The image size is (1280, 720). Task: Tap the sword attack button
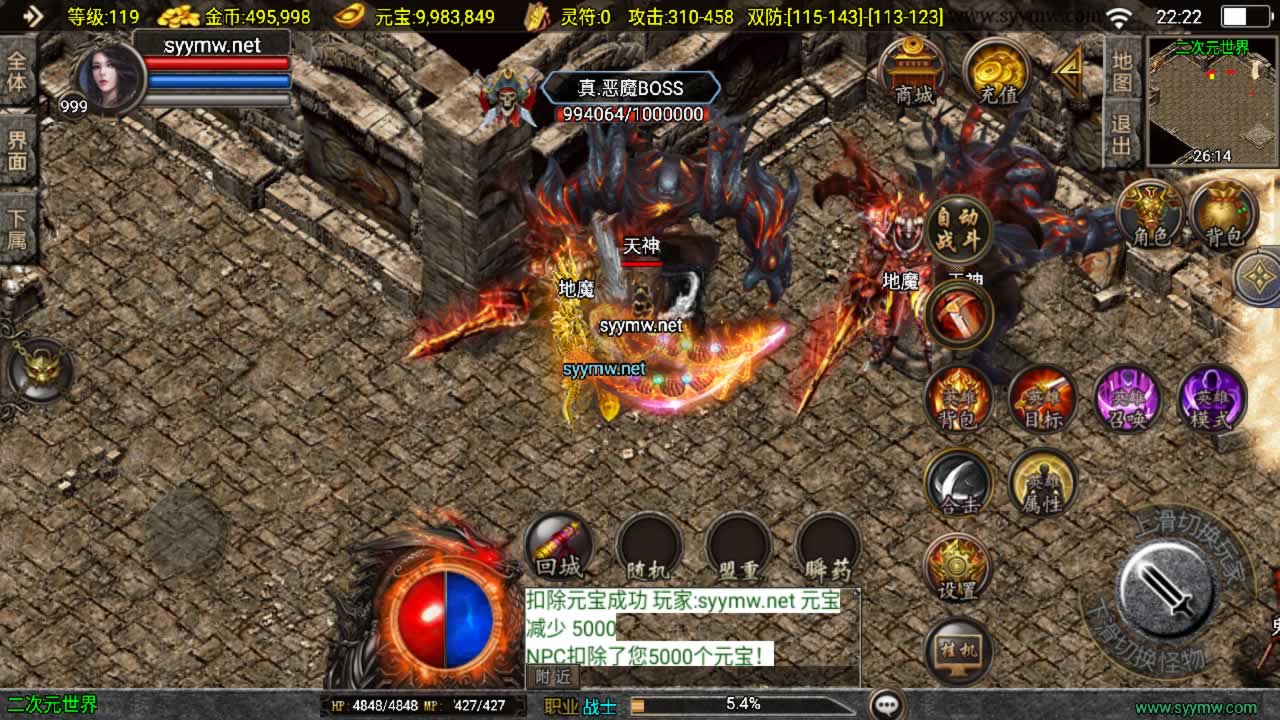coord(1166,590)
